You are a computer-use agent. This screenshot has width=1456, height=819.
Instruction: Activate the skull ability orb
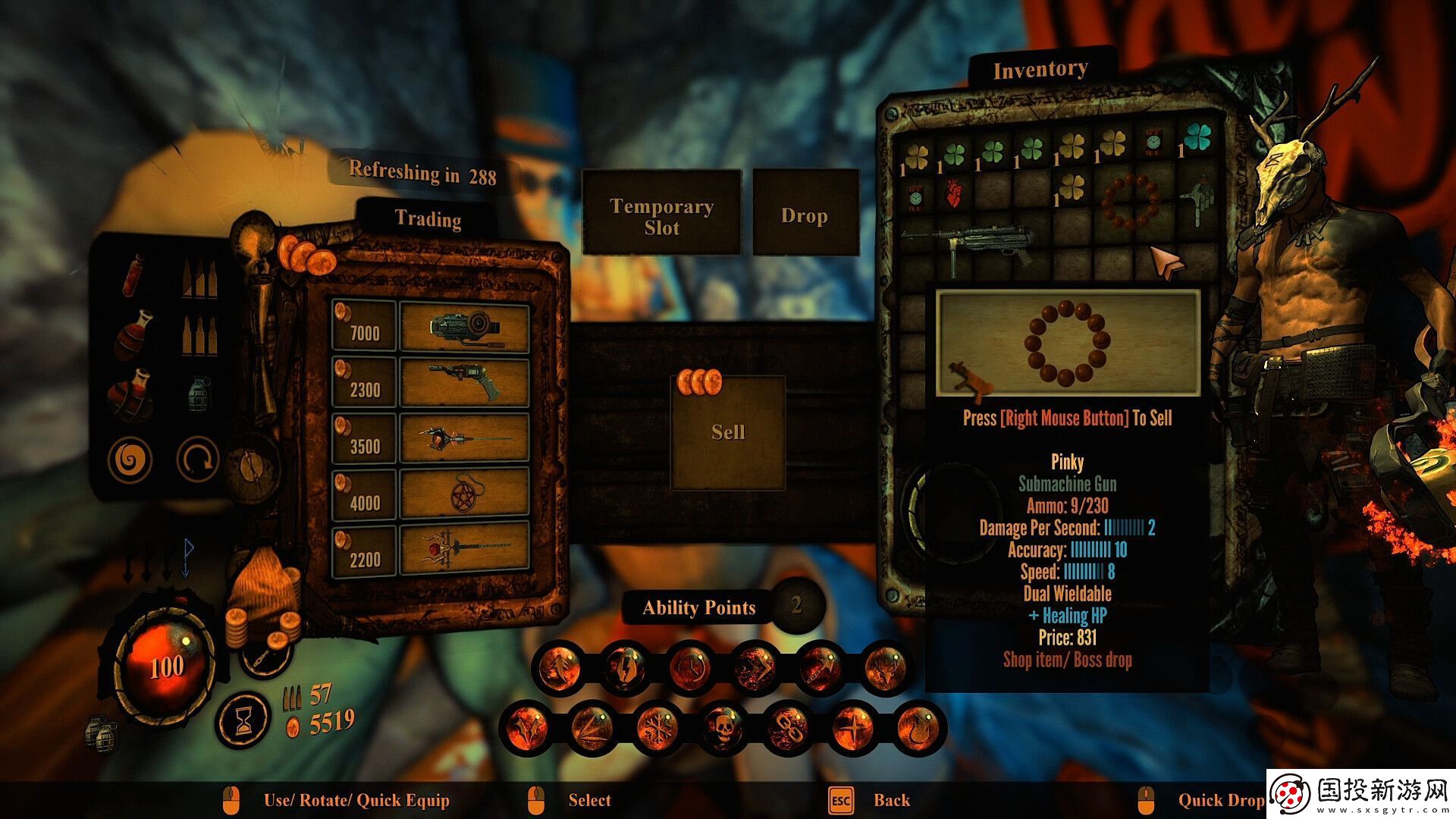pos(723,727)
